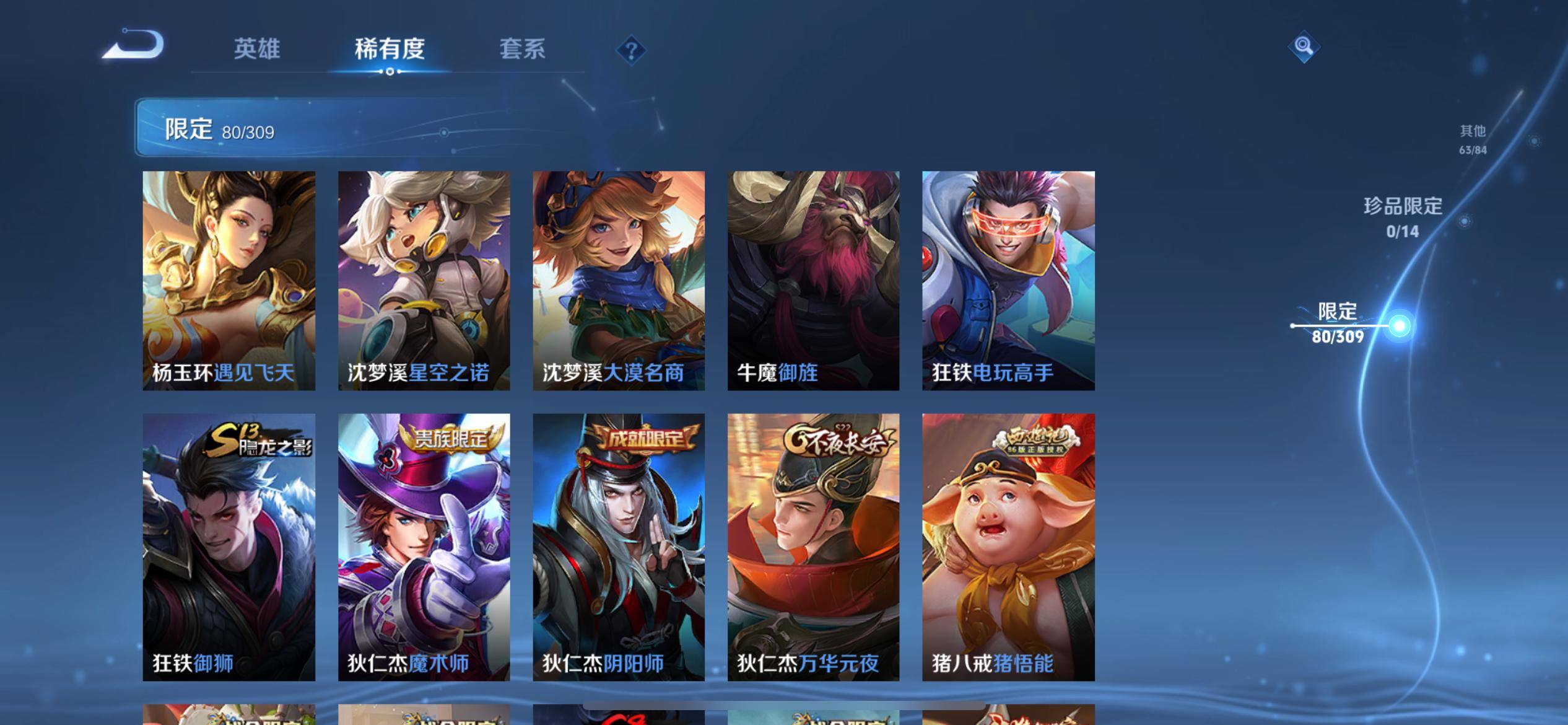Open the 狂铁 电玩高手 skin card
The height and width of the screenshot is (725, 1568).
[x=1008, y=280]
